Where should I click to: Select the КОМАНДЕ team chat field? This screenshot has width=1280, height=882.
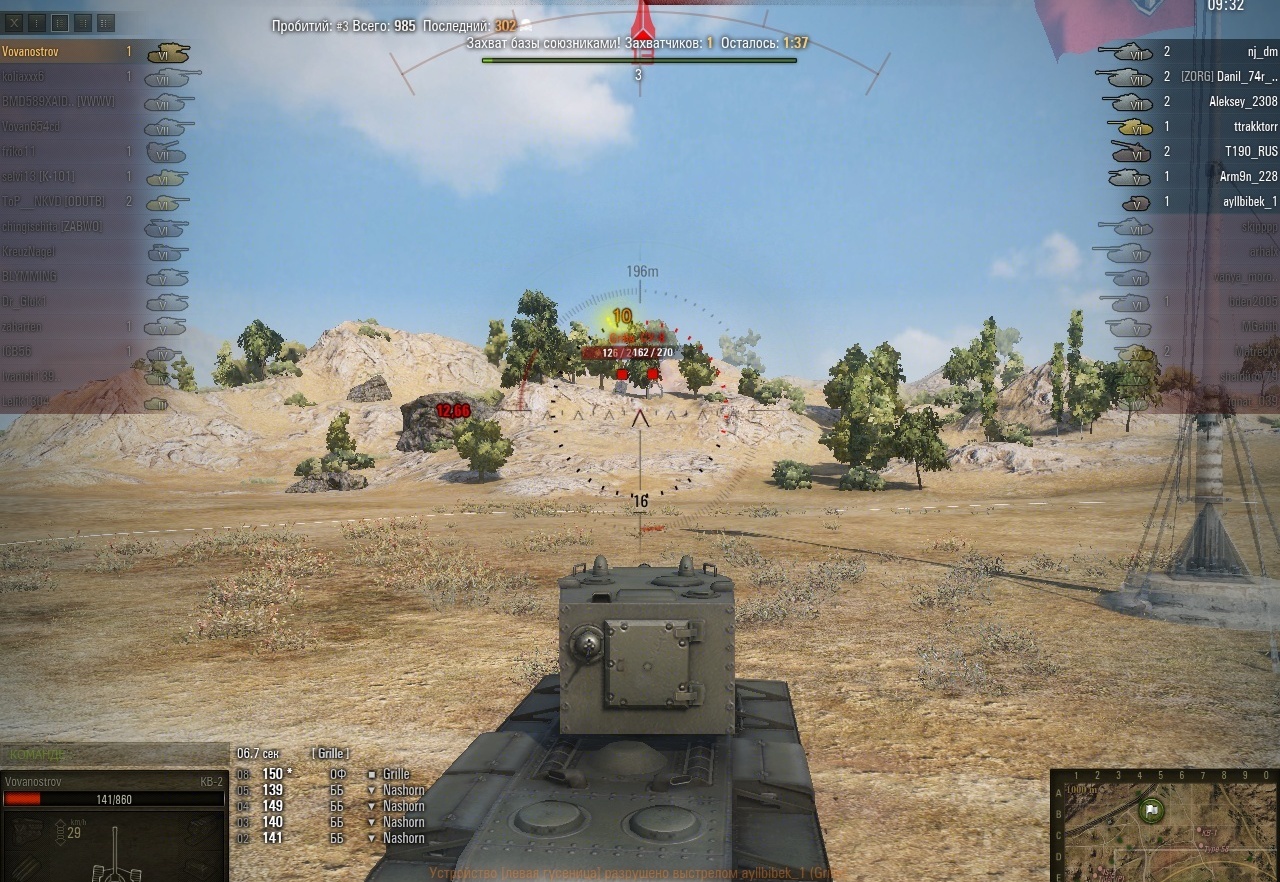tap(114, 753)
